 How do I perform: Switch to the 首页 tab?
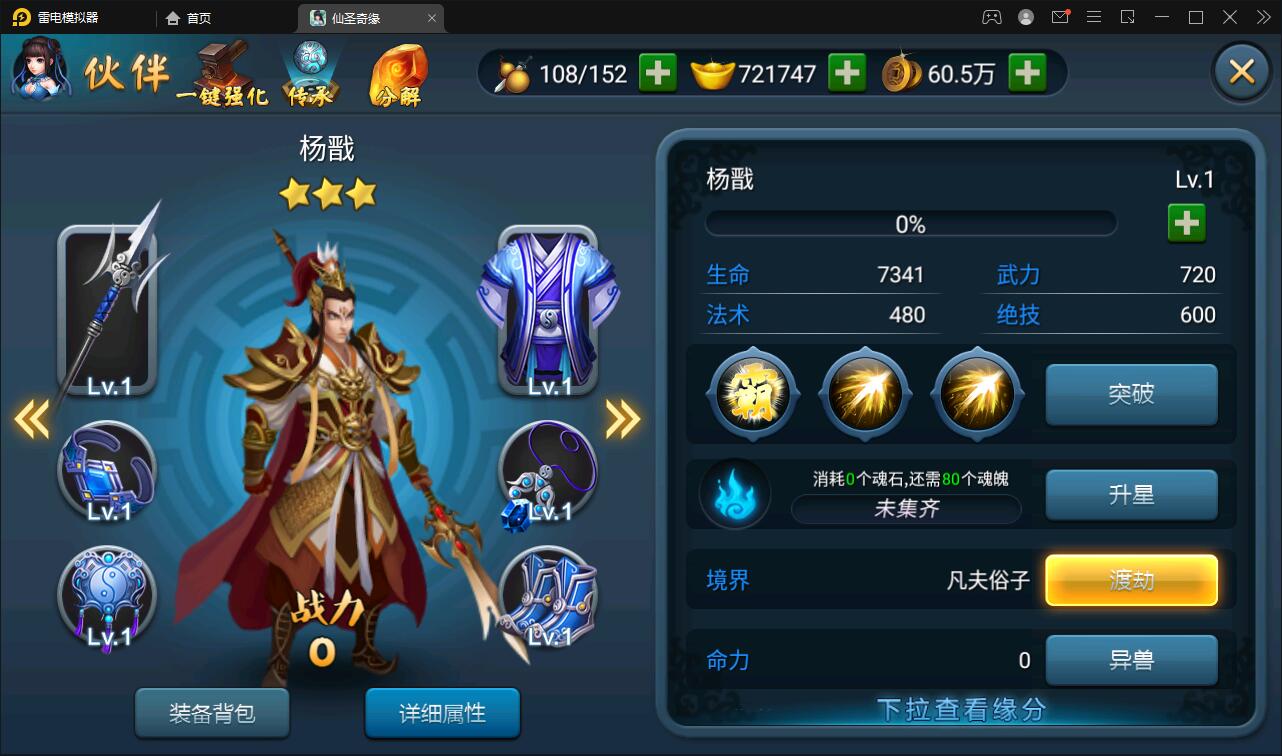pyautogui.click(x=190, y=17)
